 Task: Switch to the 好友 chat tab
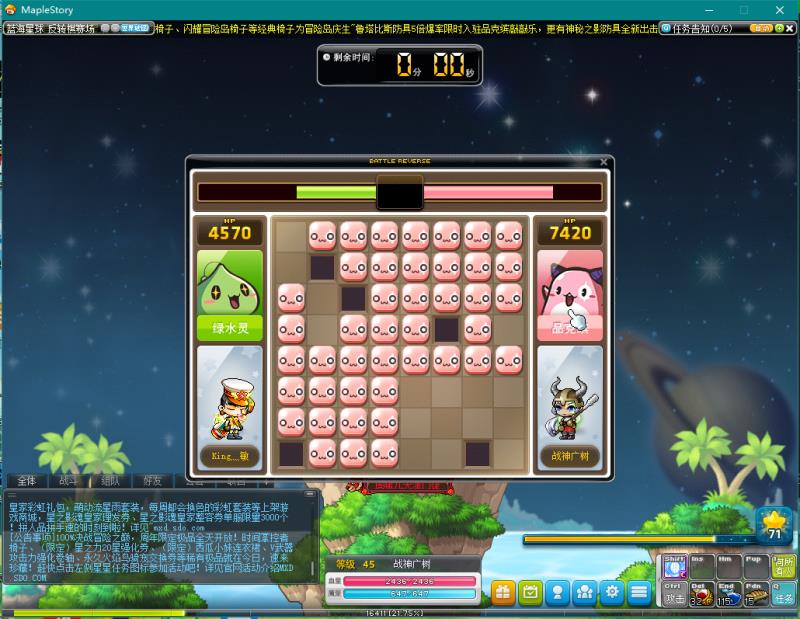tap(152, 481)
